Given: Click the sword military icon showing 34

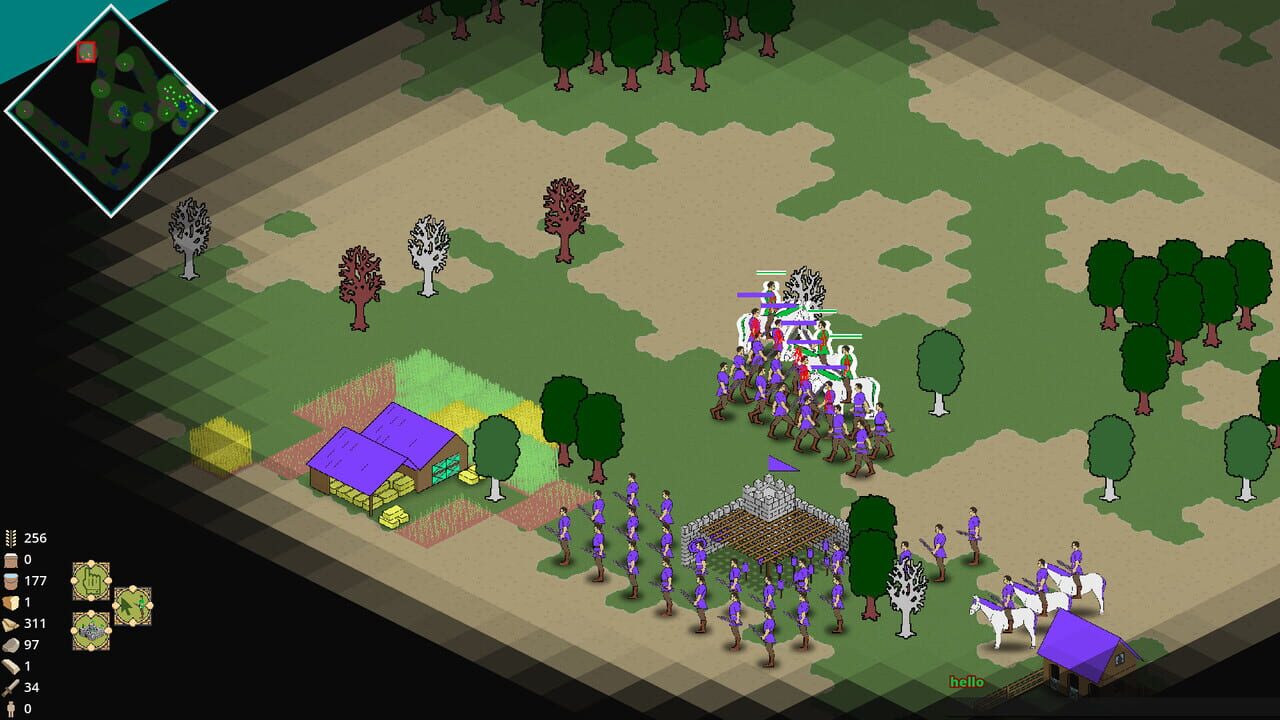Looking at the screenshot, I should (10, 687).
